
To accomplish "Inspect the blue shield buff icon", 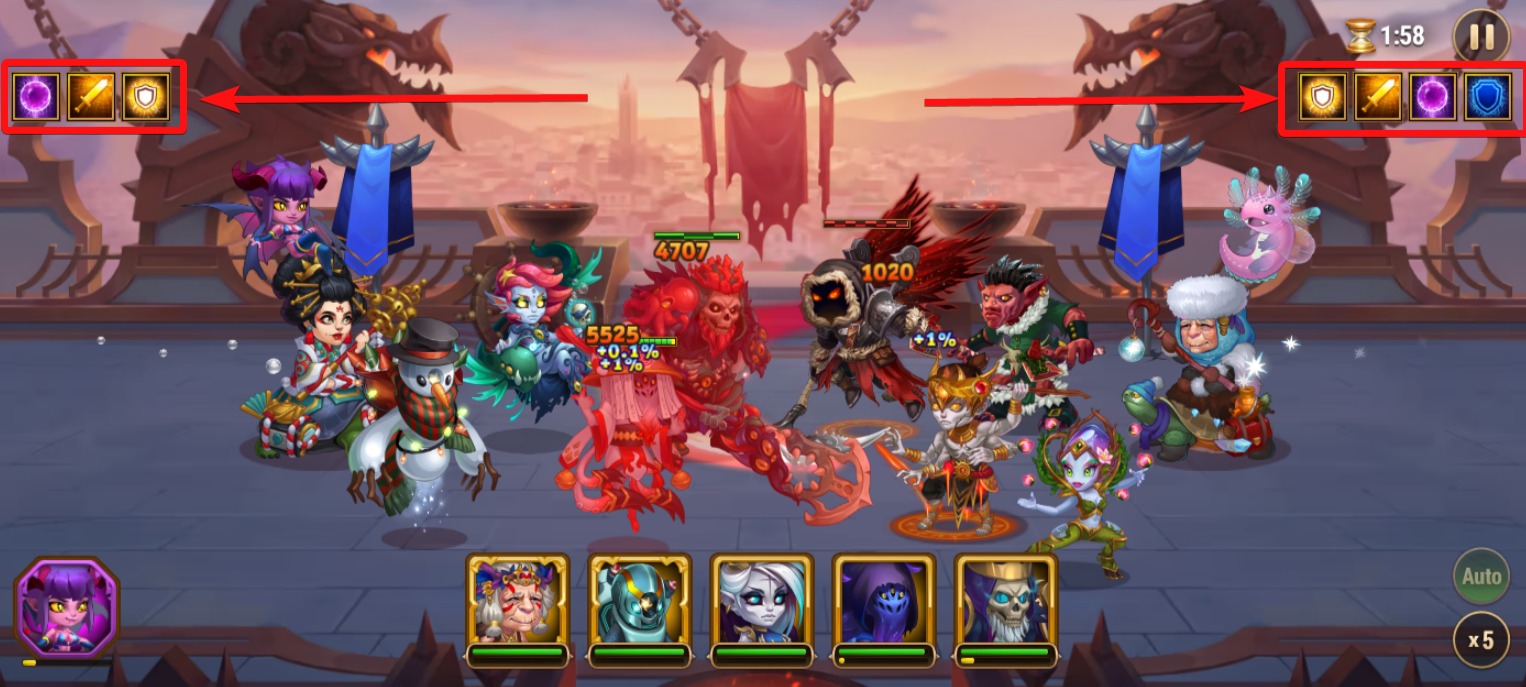I will (1488, 98).
